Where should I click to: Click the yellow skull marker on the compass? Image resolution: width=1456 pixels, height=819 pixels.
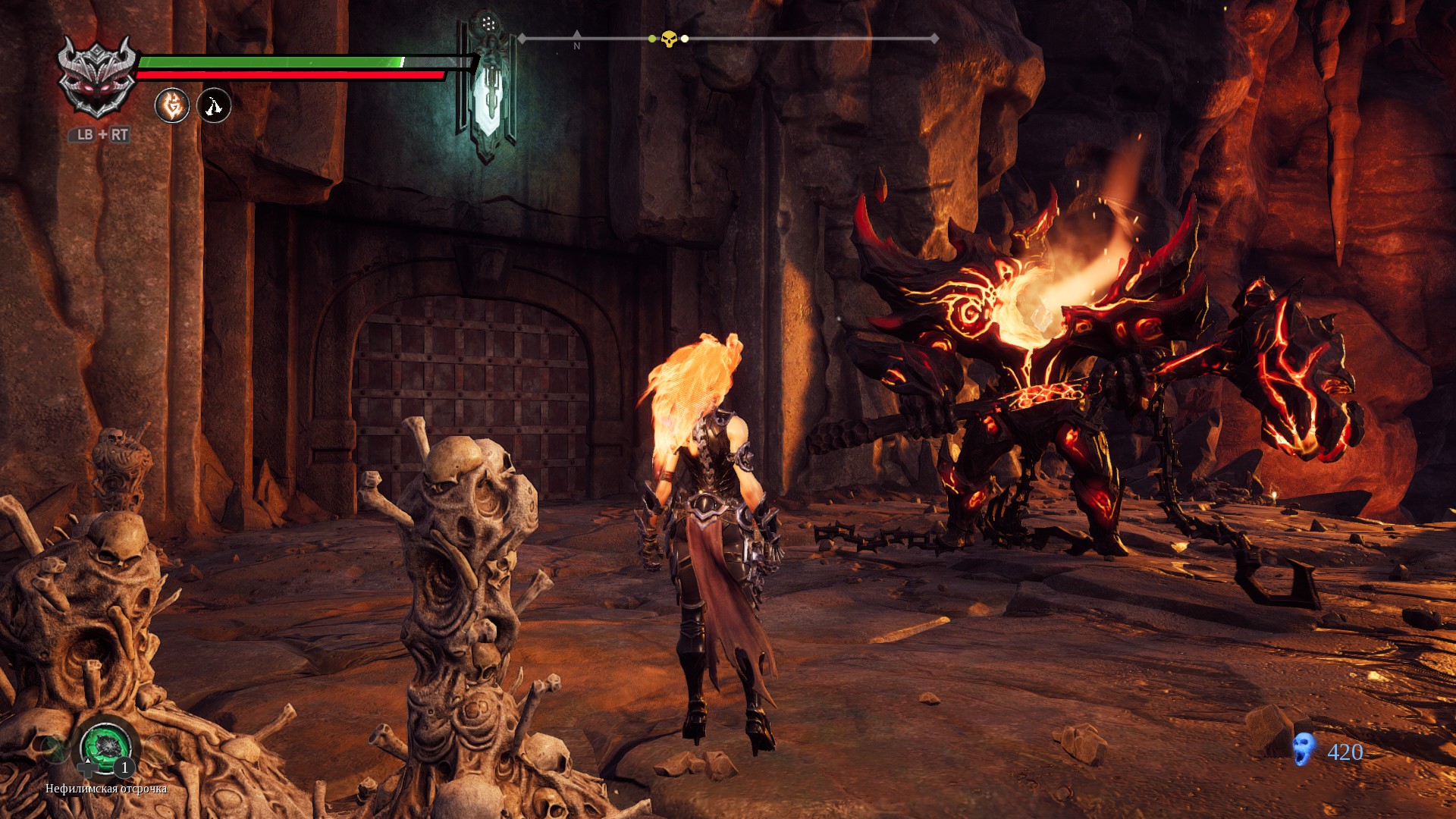point(668,39)
